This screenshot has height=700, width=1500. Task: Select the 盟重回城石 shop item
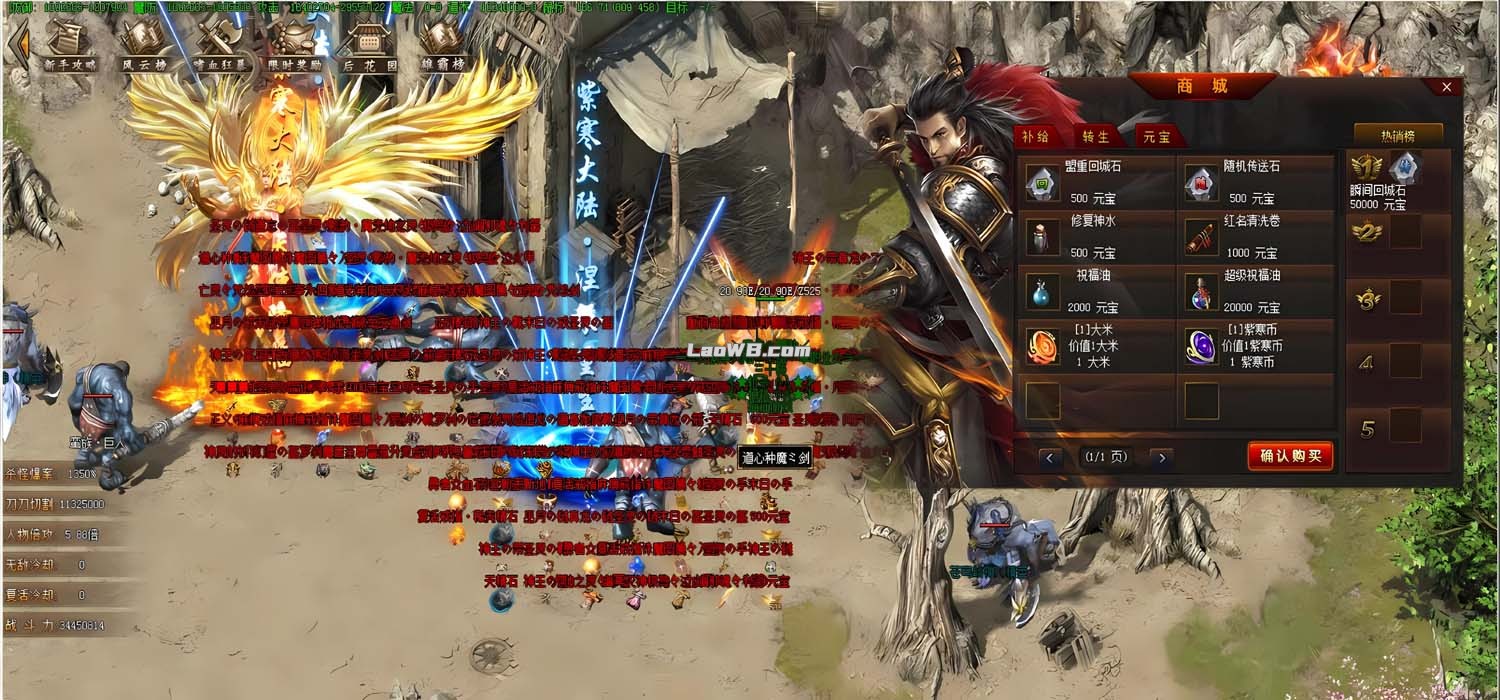(x=1043, y=182)
